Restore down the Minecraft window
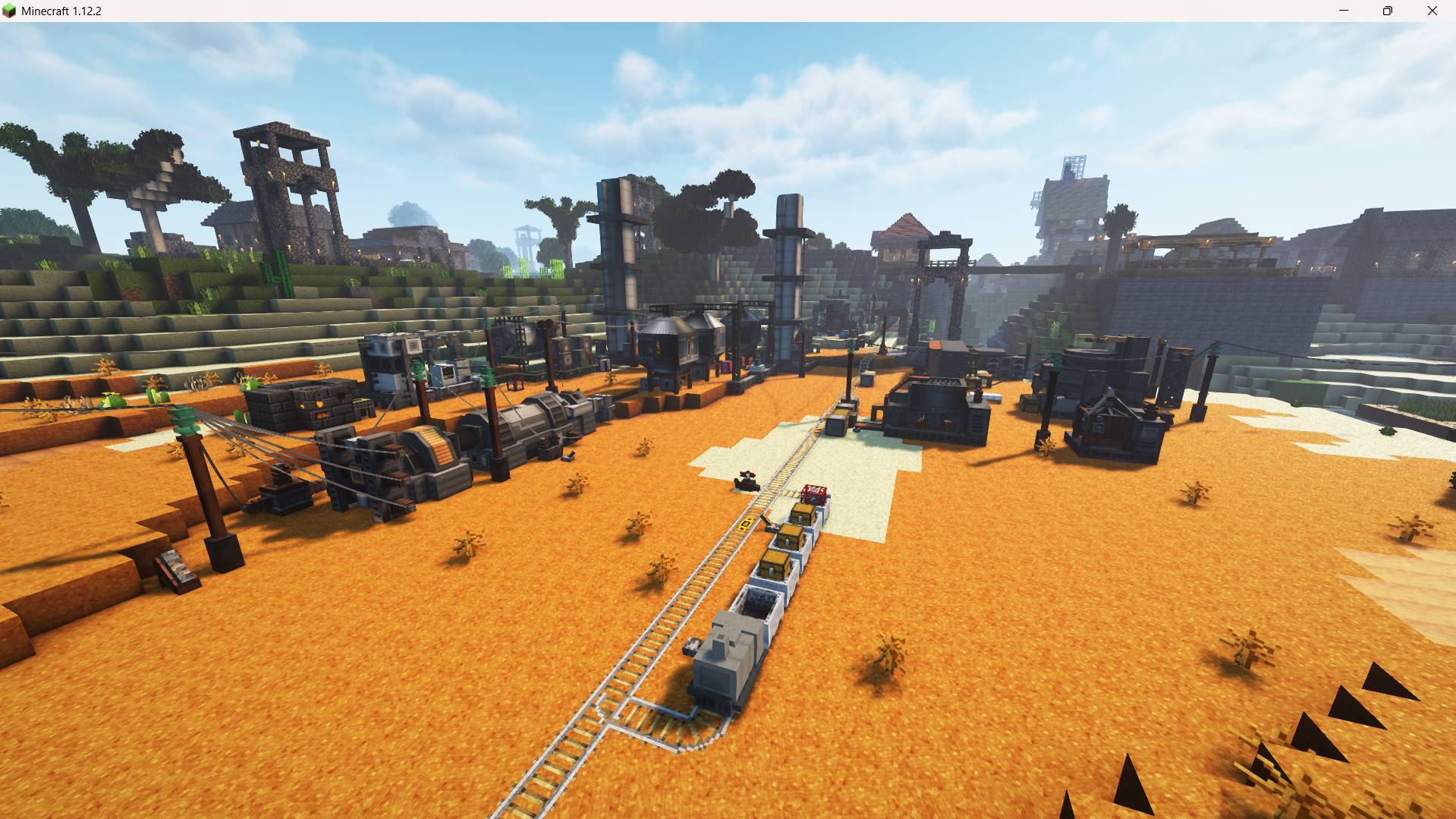Screen dimensions: 1456x819 (x=1387, y=11)
